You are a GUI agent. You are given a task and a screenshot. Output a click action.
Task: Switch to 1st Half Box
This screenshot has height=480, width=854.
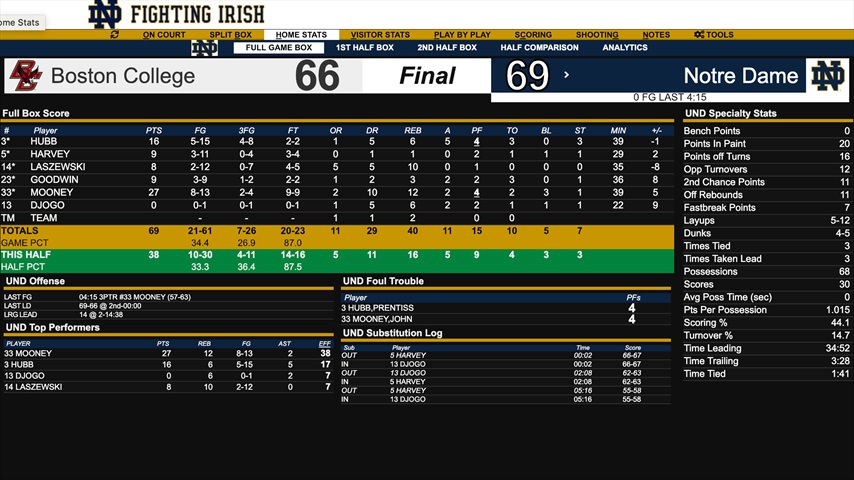coord(364,48)
